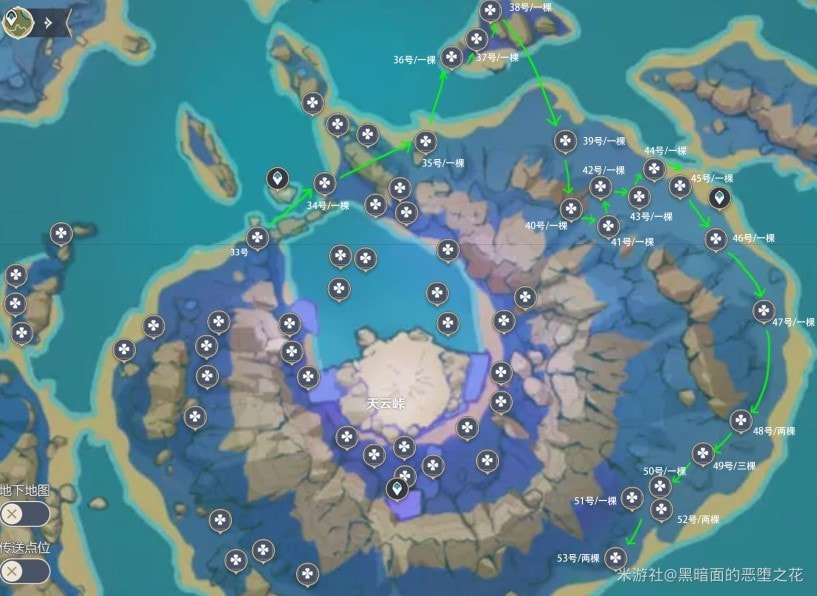Select the 33号 plant marker
Viewport: 817px width, 596px height.
tap(258, 237)
